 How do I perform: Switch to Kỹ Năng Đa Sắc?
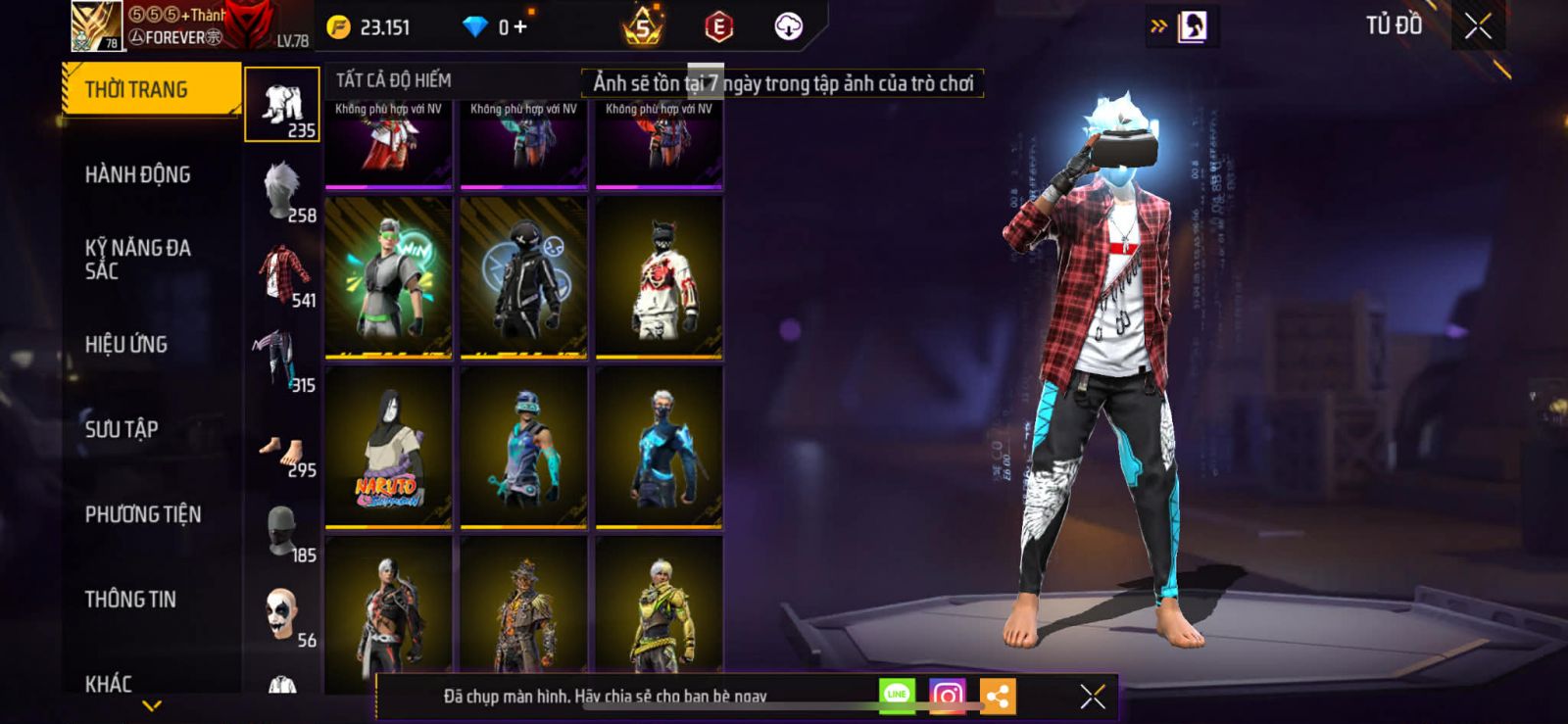point(138,260)
